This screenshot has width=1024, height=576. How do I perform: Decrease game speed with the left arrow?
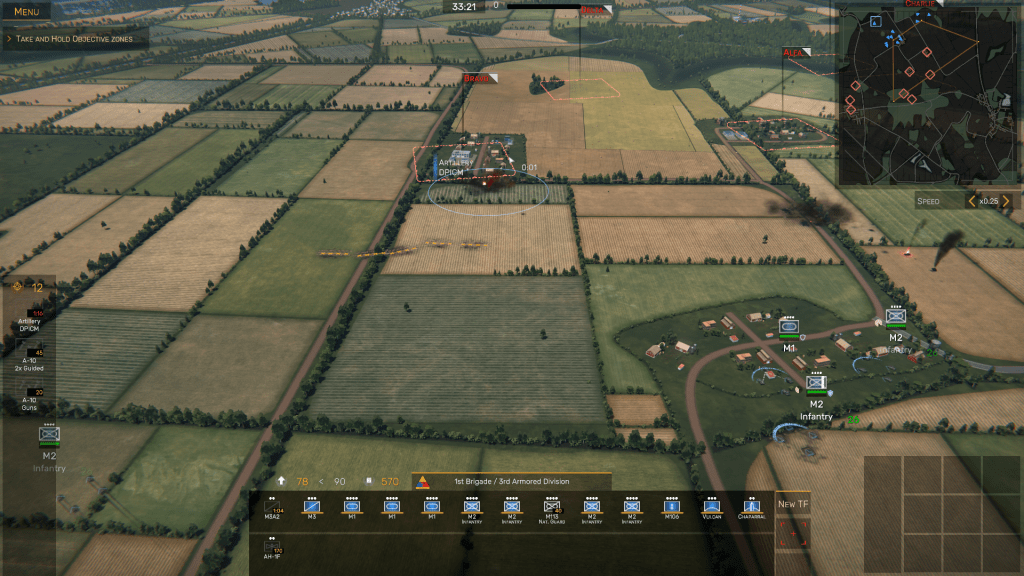[970, 201]
